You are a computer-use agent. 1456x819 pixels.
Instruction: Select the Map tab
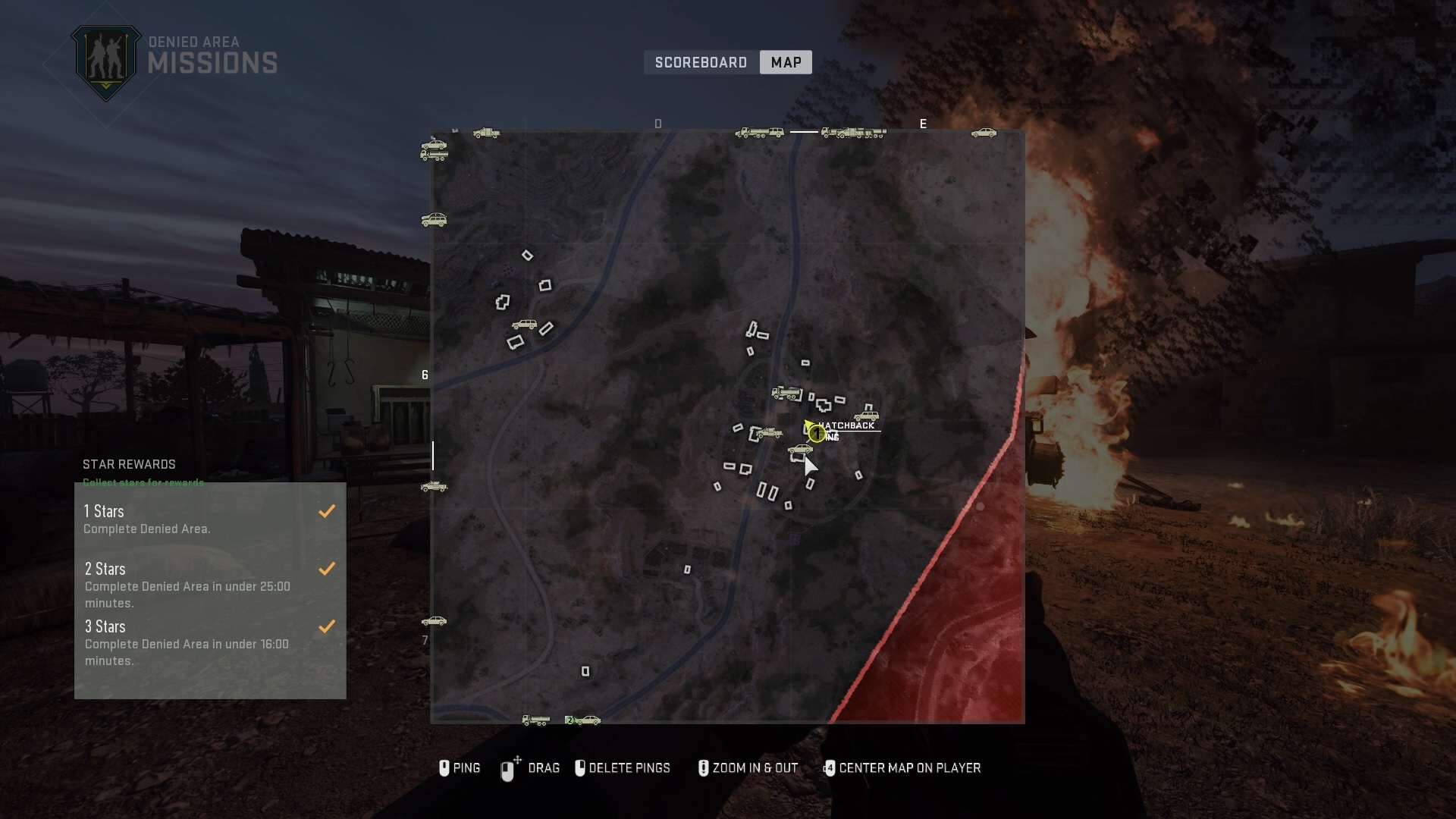click(x=785, y=62)
